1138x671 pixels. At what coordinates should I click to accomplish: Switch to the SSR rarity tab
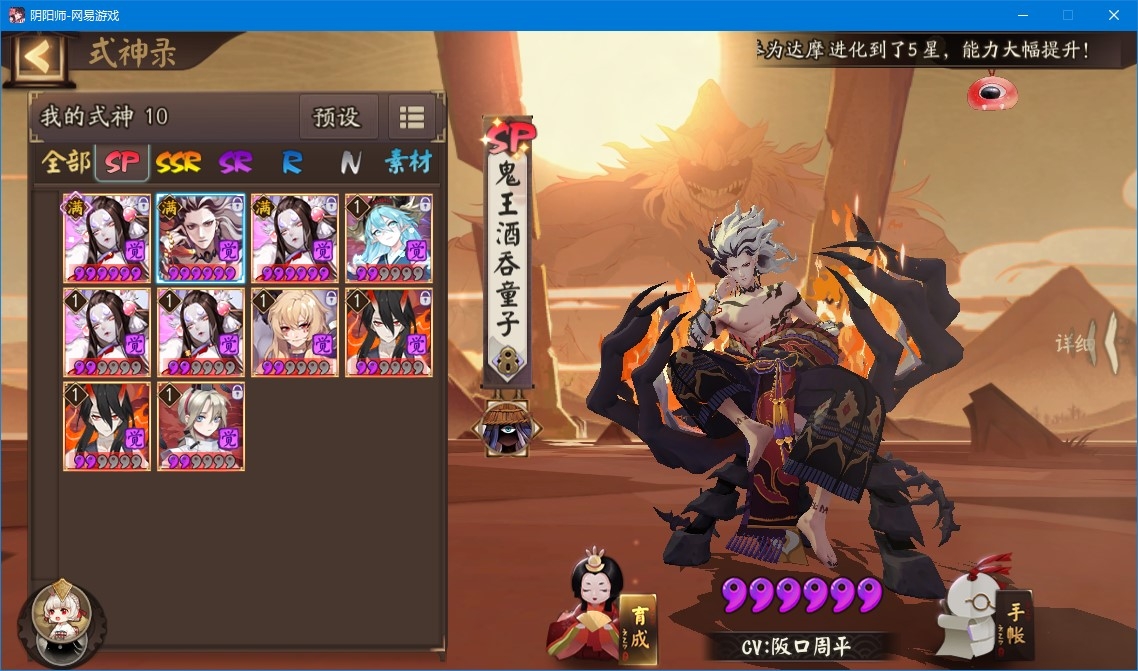179,162
